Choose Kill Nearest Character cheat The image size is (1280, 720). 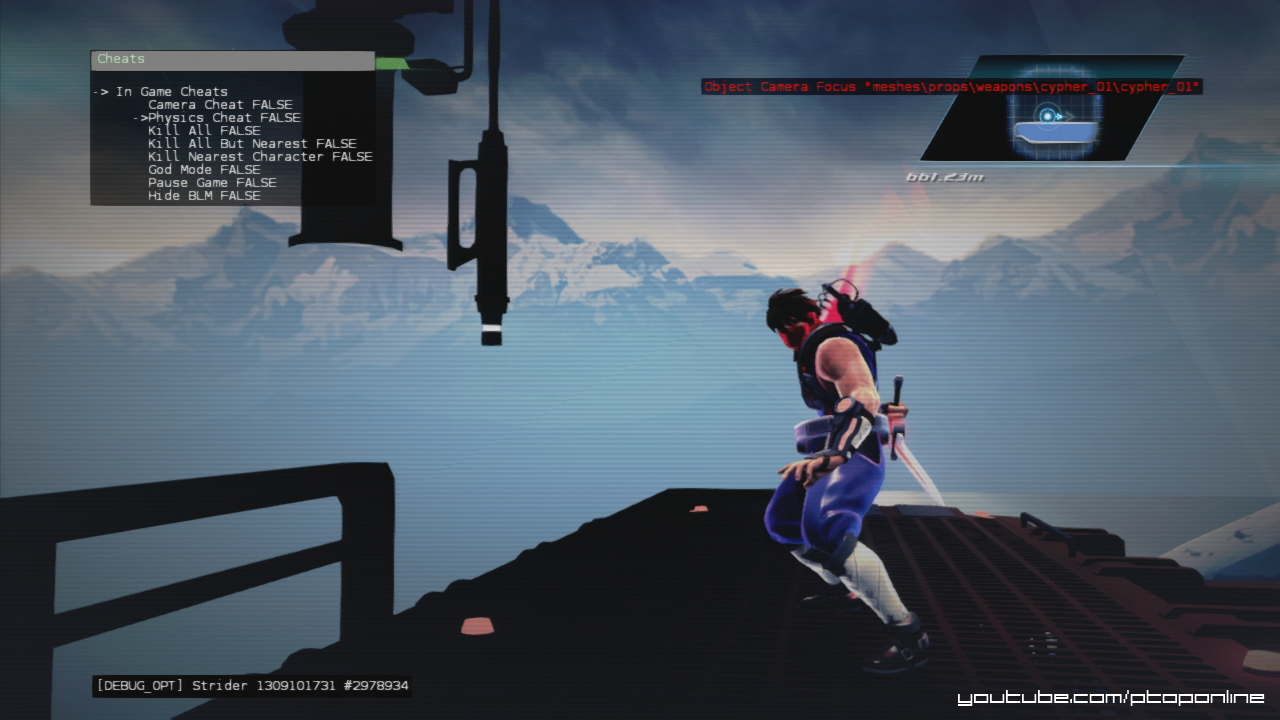[259, 157]
